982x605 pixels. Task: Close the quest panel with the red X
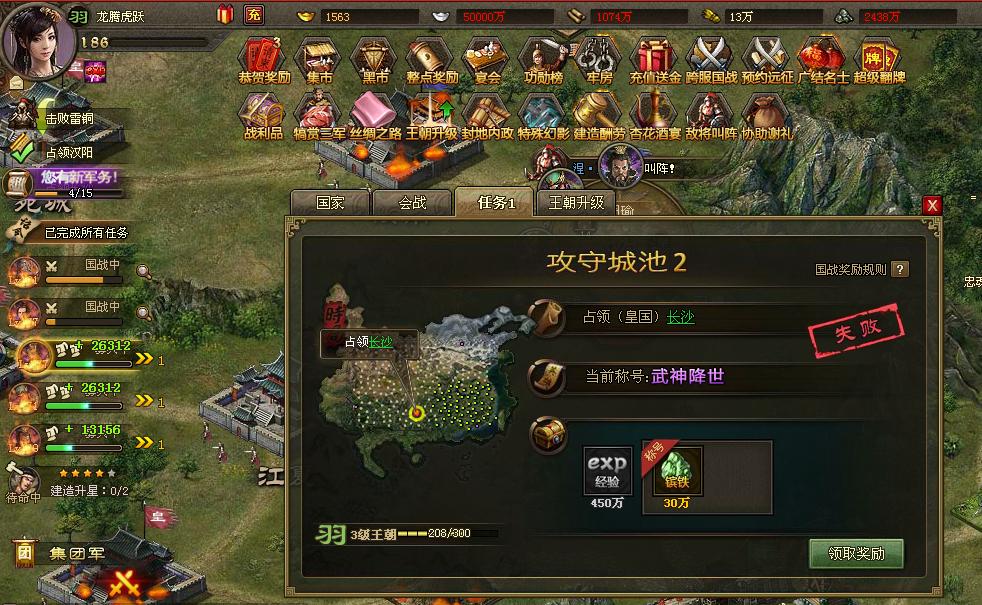tap(932, 205)
